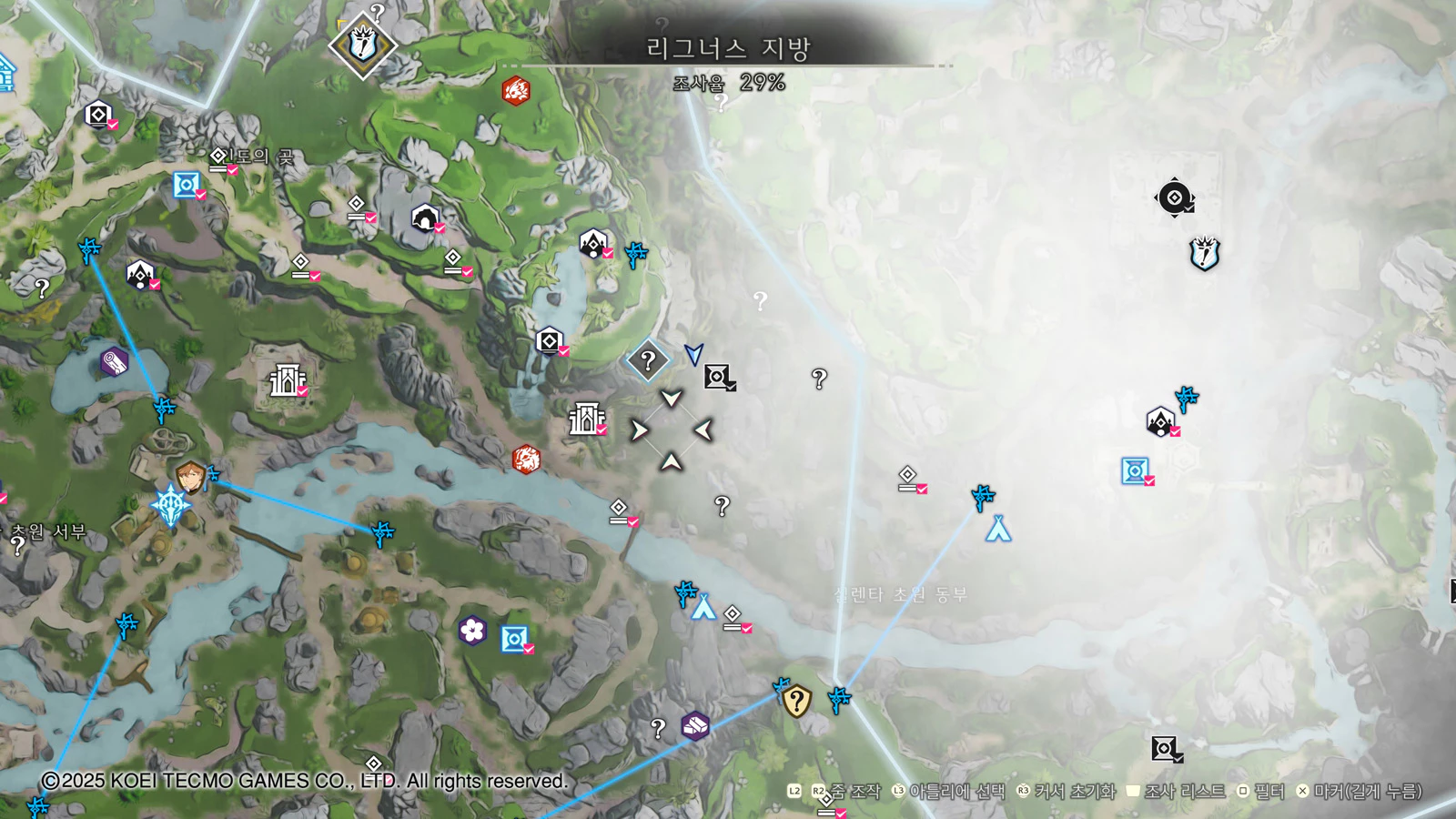Pick the black circular marker with arrows
This screenshot has width=1456, height=819.
point(1174,197)
